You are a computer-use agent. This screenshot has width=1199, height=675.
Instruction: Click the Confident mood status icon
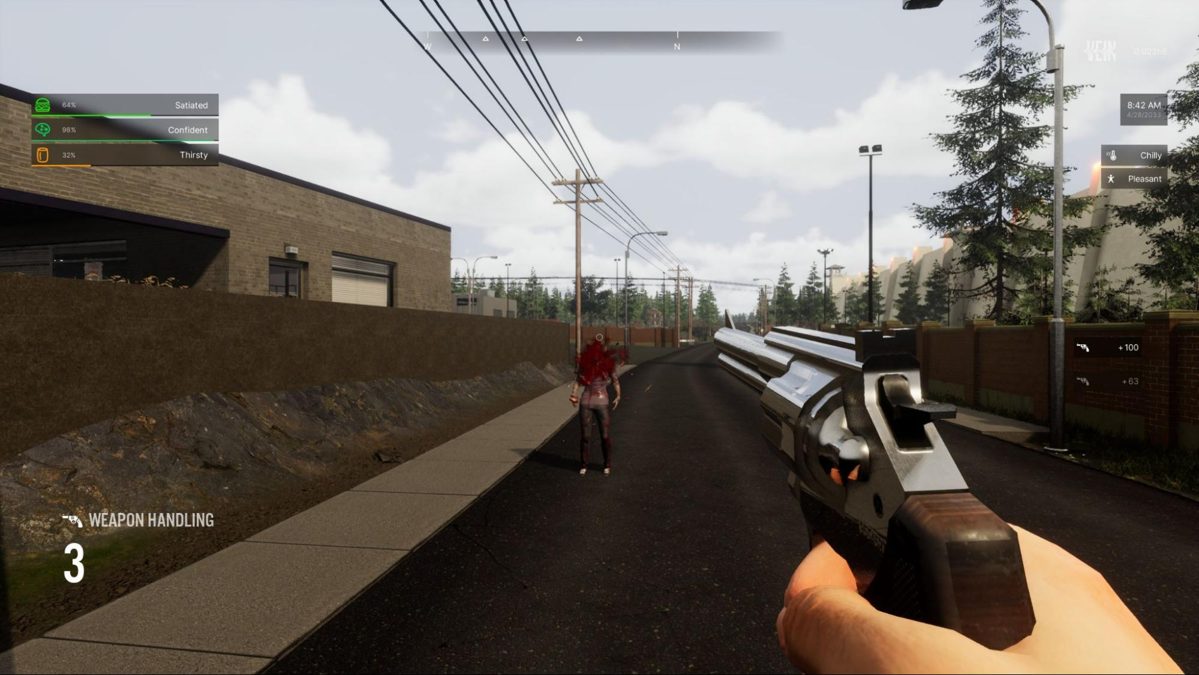click(43, 130)
